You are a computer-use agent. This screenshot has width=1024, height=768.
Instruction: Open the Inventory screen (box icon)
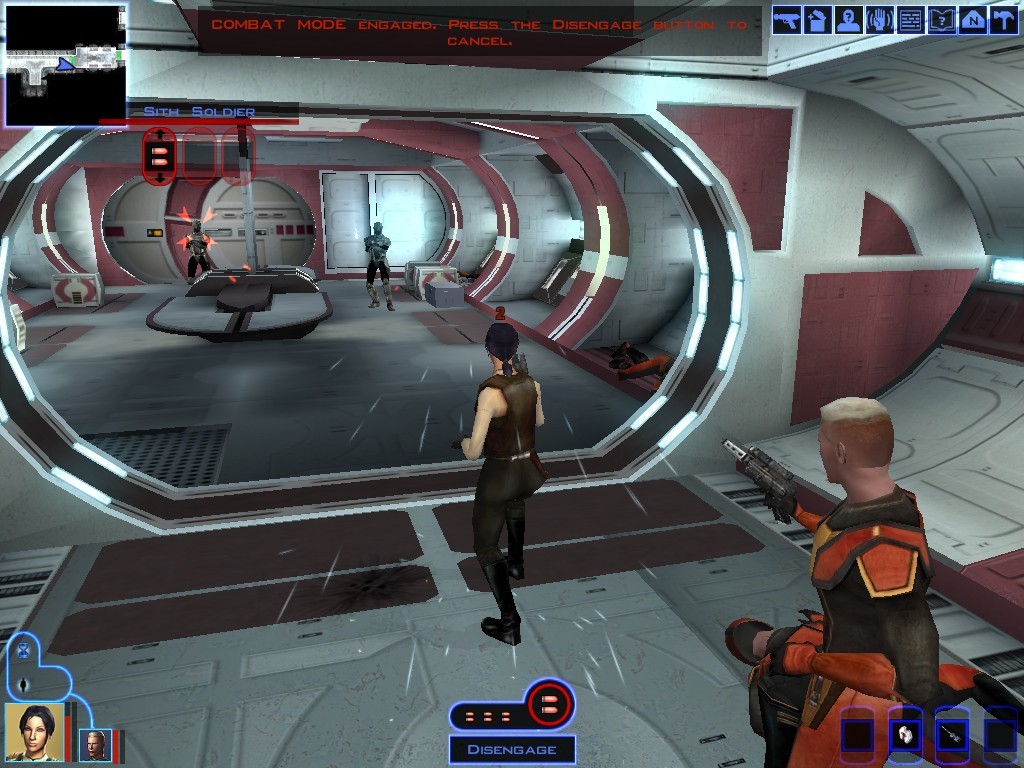tap(817, 21)
